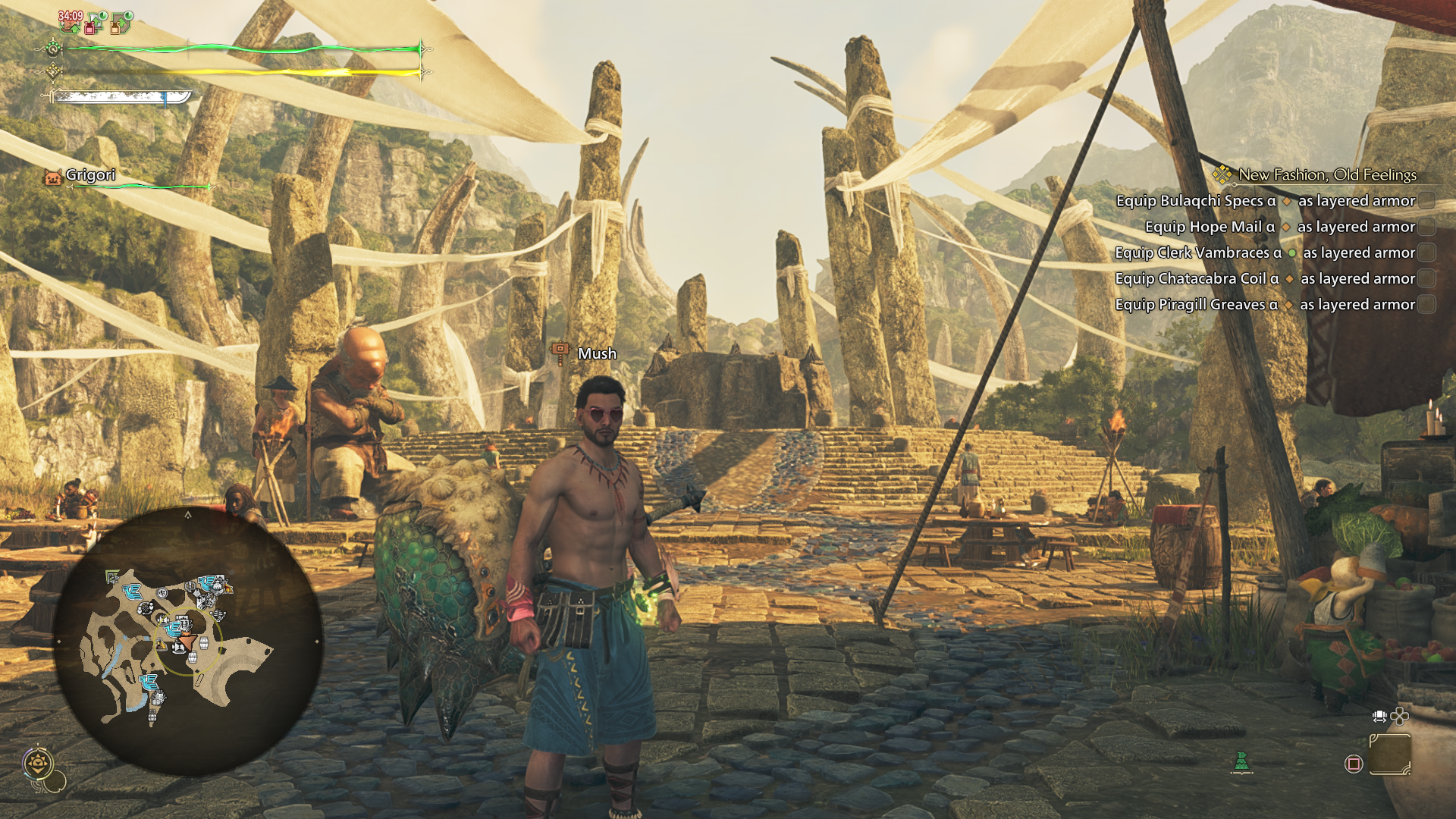The image size is (1456, 819).
Task: Click the Mush hunter name tag
Action: 596,353
